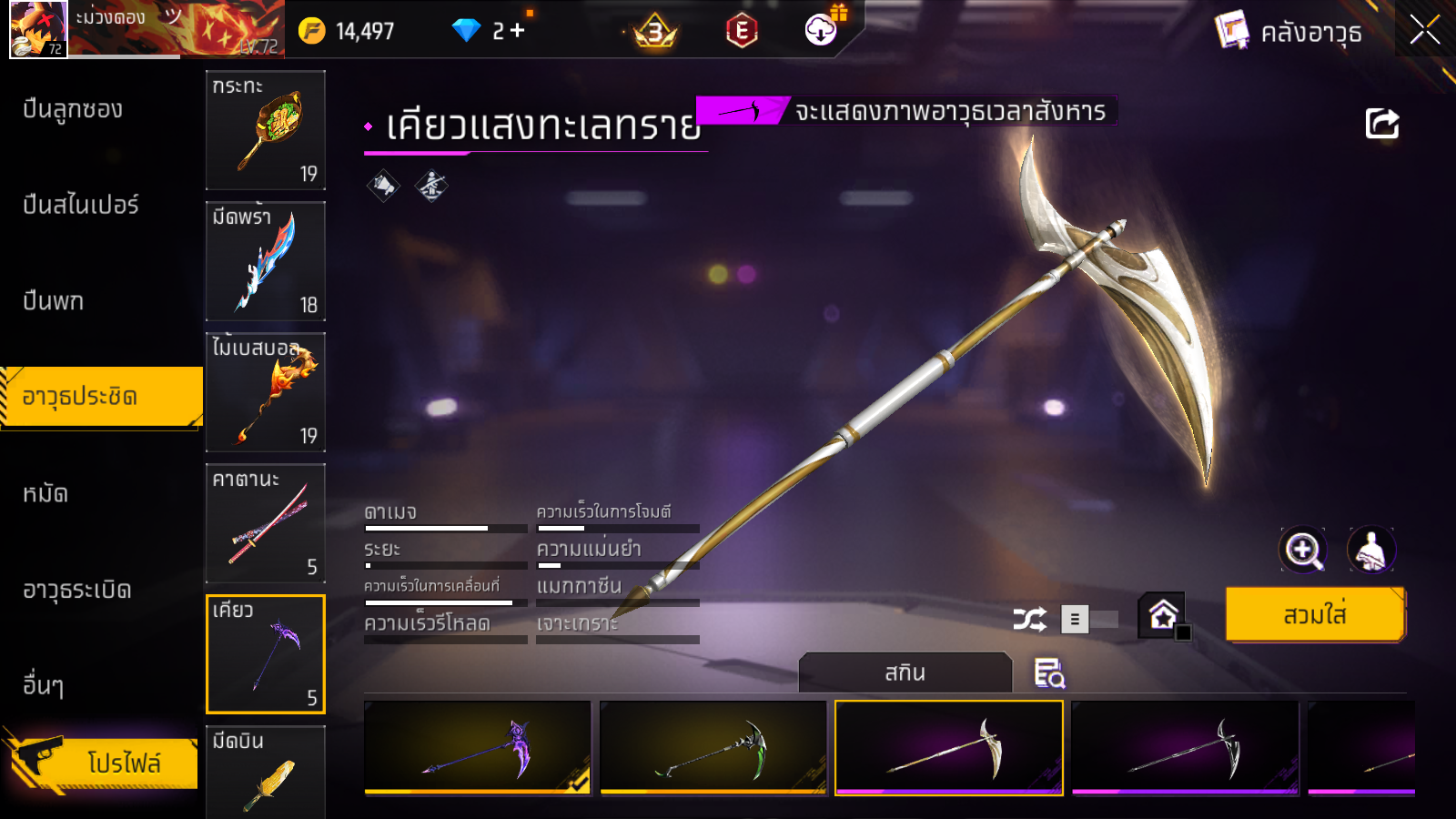Share the scythe skin via share icon
Image resolution: width=1456 pixels, height=819 pixels.
(1381, 123)
